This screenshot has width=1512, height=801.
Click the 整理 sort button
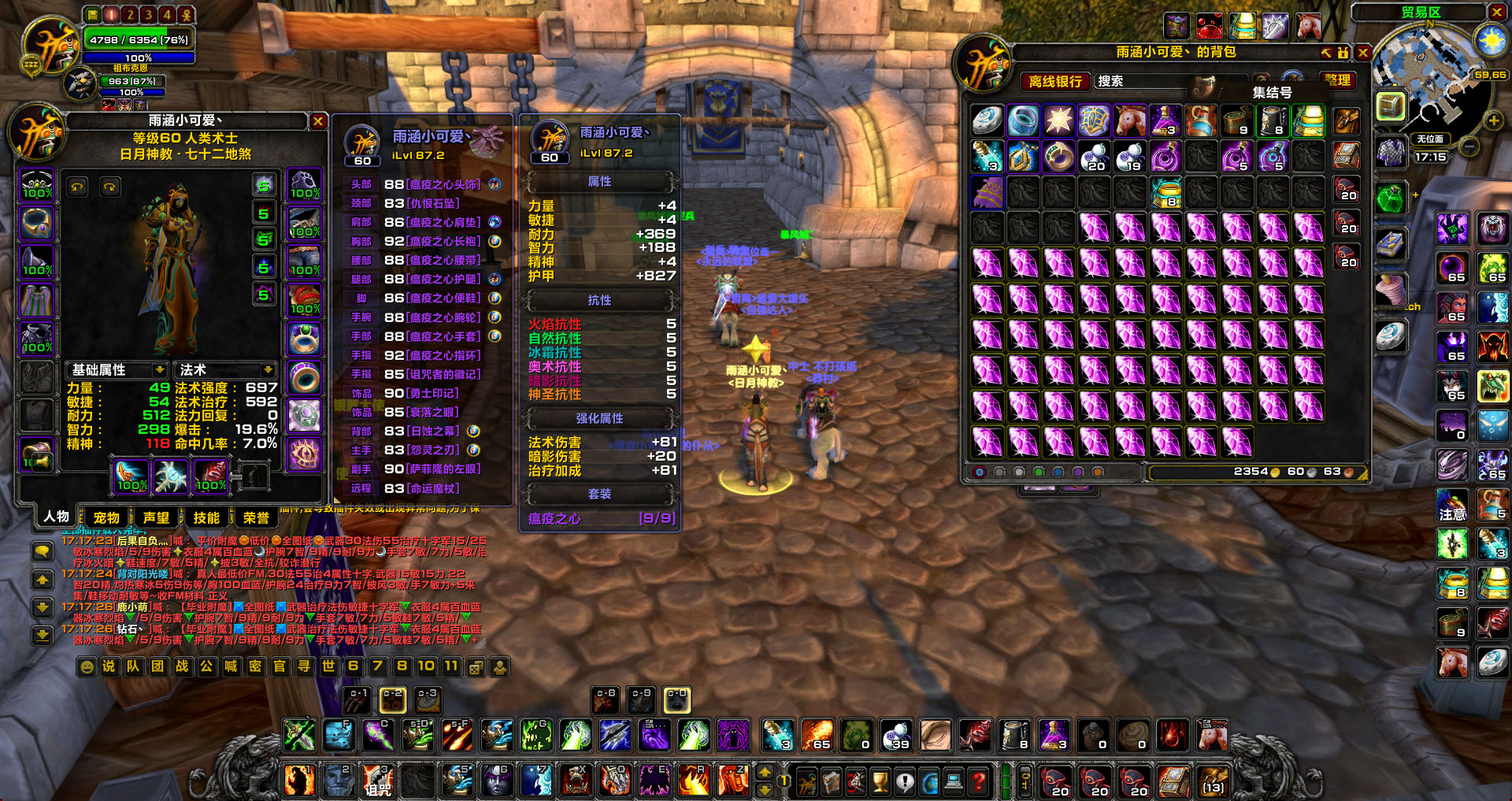(x=1337, y=80)
